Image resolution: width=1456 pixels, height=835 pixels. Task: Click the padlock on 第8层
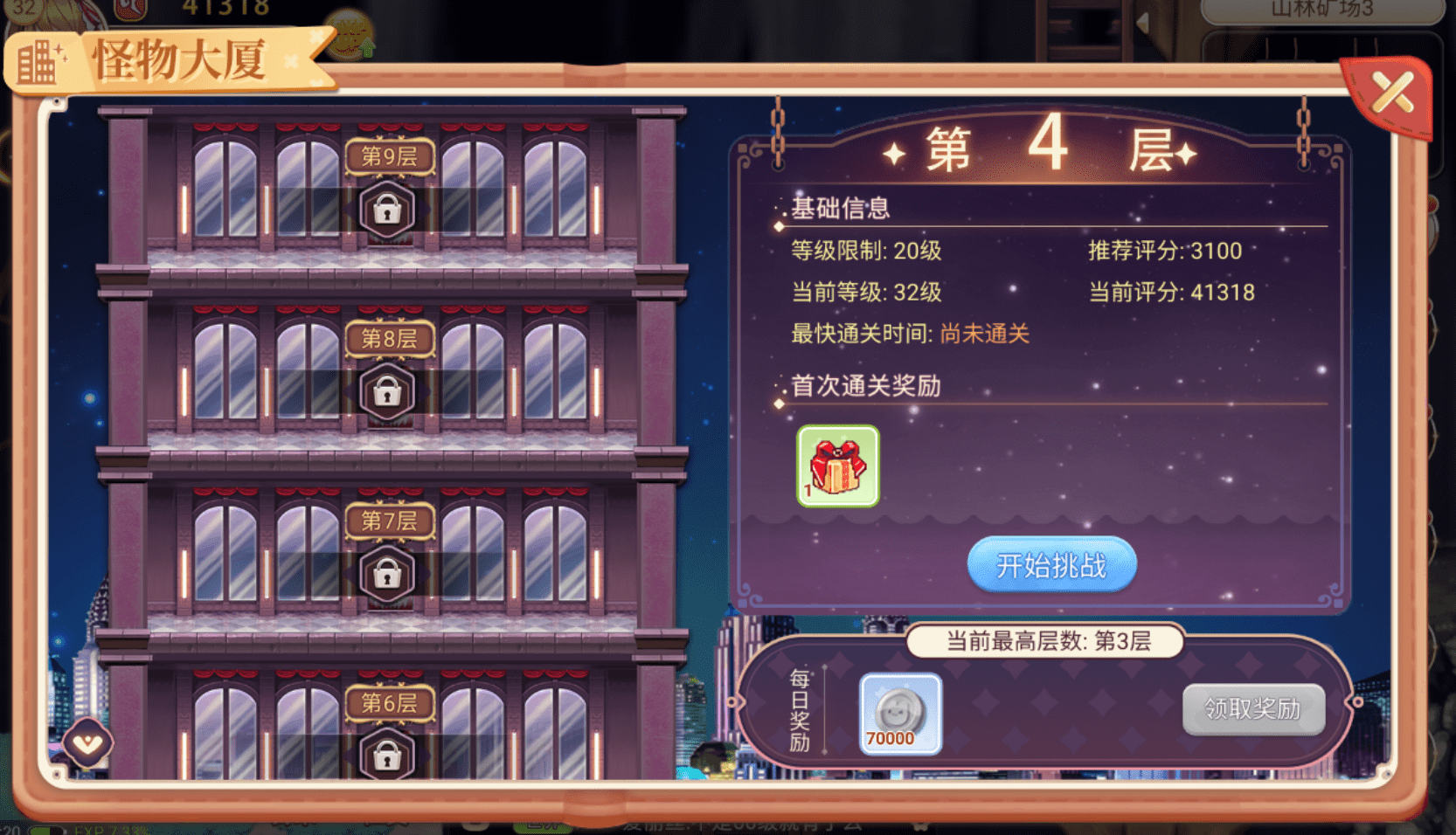pyautogui.click(x=389, y=391)
